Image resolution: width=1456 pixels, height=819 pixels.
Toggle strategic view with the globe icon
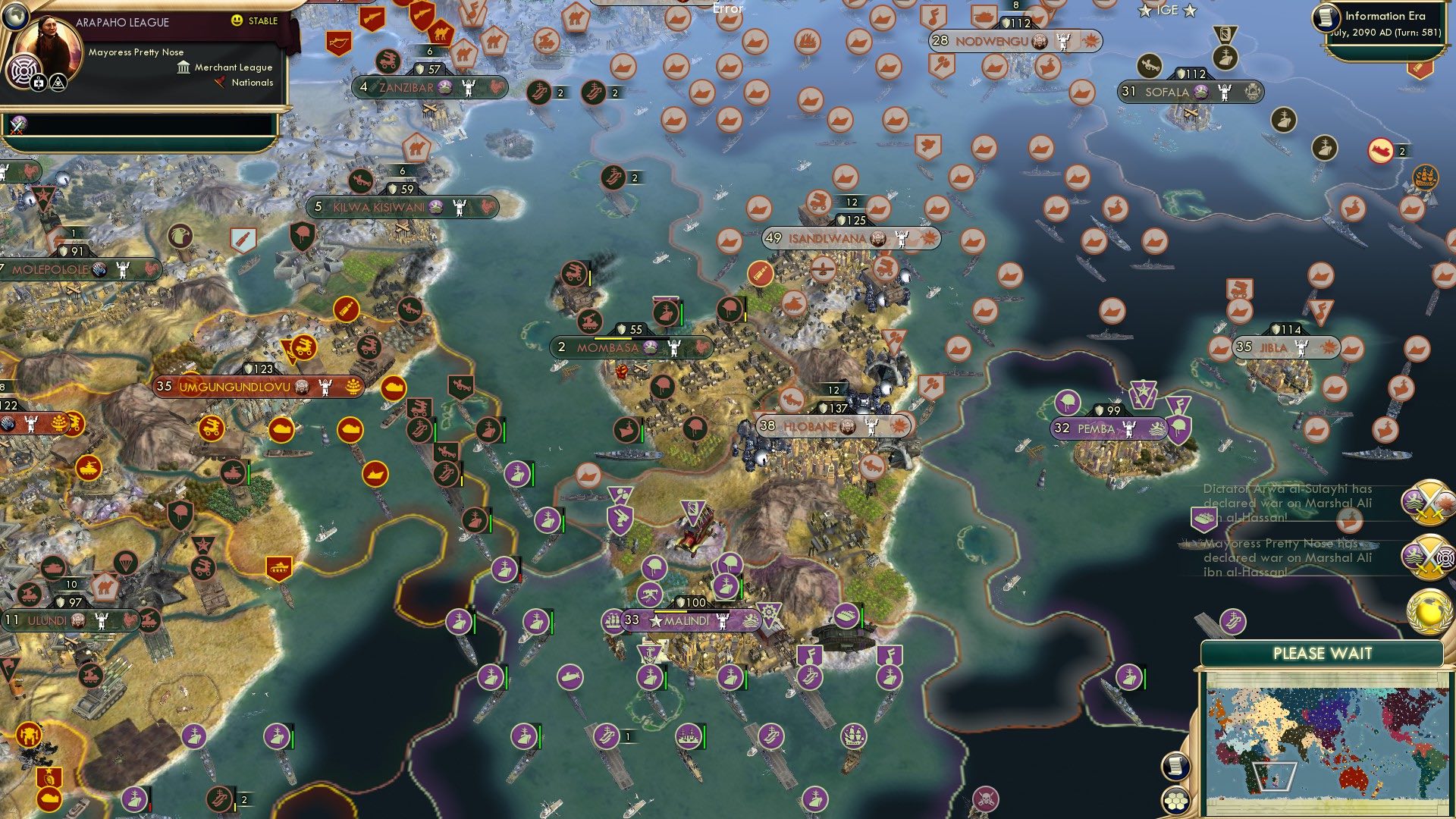pos(16,17)
